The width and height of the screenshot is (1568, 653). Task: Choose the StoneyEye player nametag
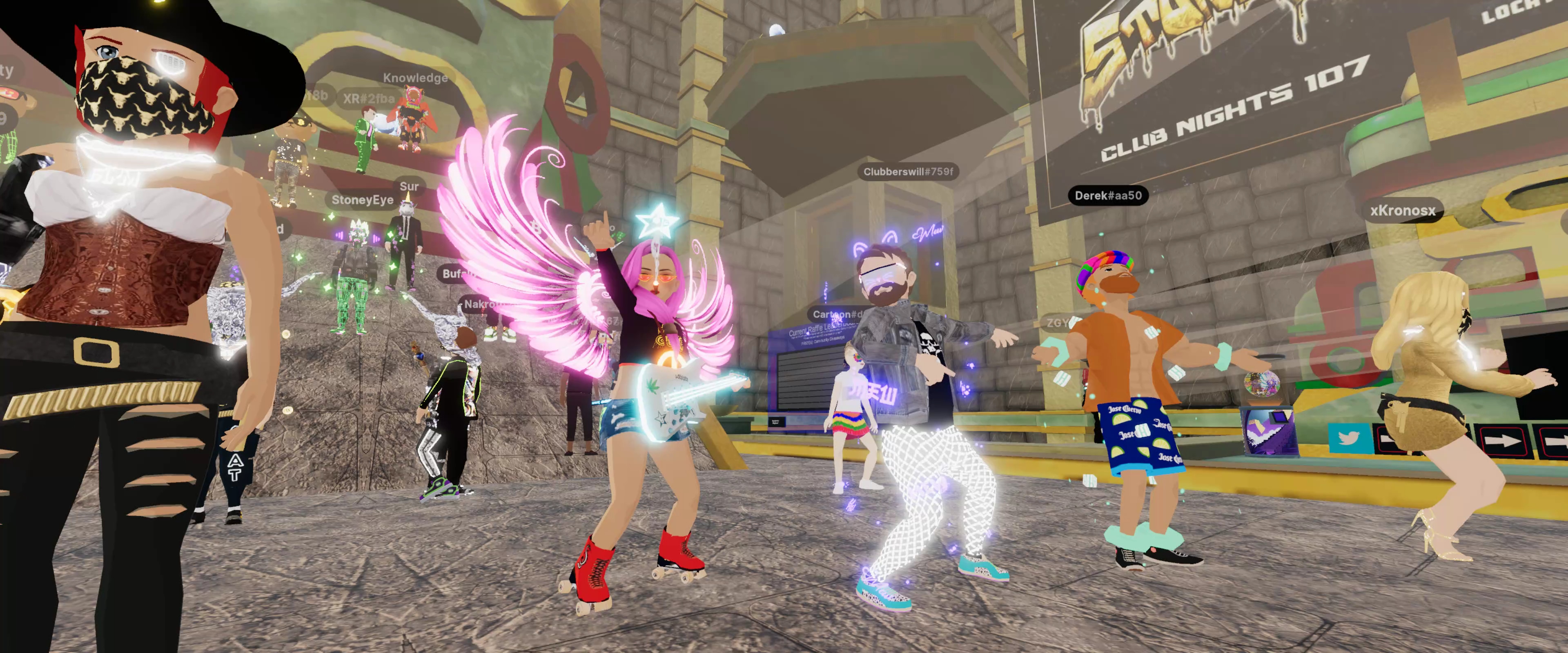coord(362,200)
